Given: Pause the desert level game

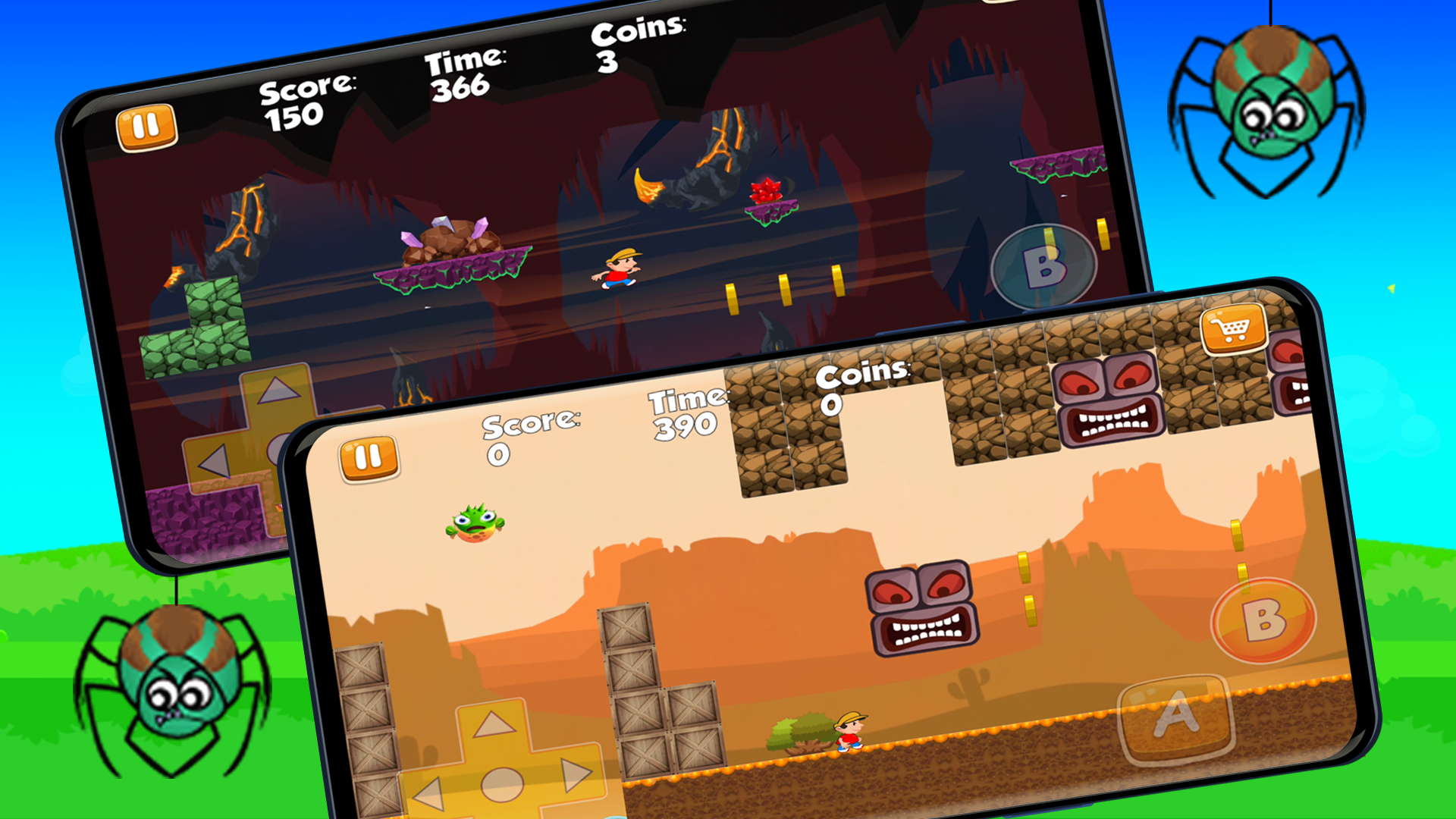Looking at the screenshot, I should pyautogui.click(x=369, y=458).
